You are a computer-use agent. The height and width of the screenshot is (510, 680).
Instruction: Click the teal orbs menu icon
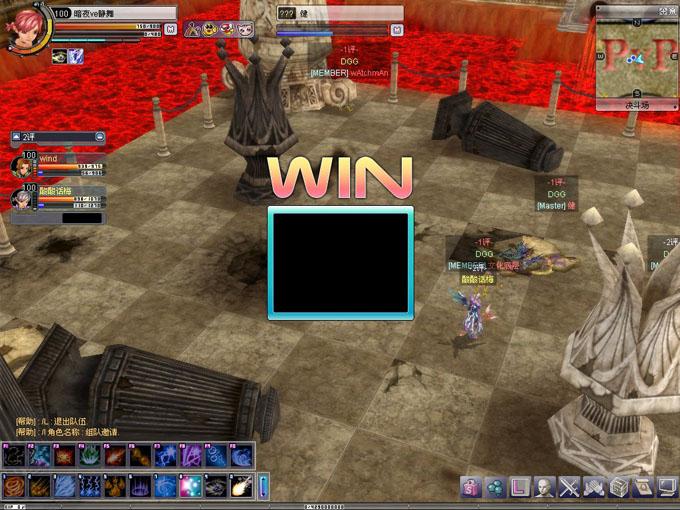495,487
